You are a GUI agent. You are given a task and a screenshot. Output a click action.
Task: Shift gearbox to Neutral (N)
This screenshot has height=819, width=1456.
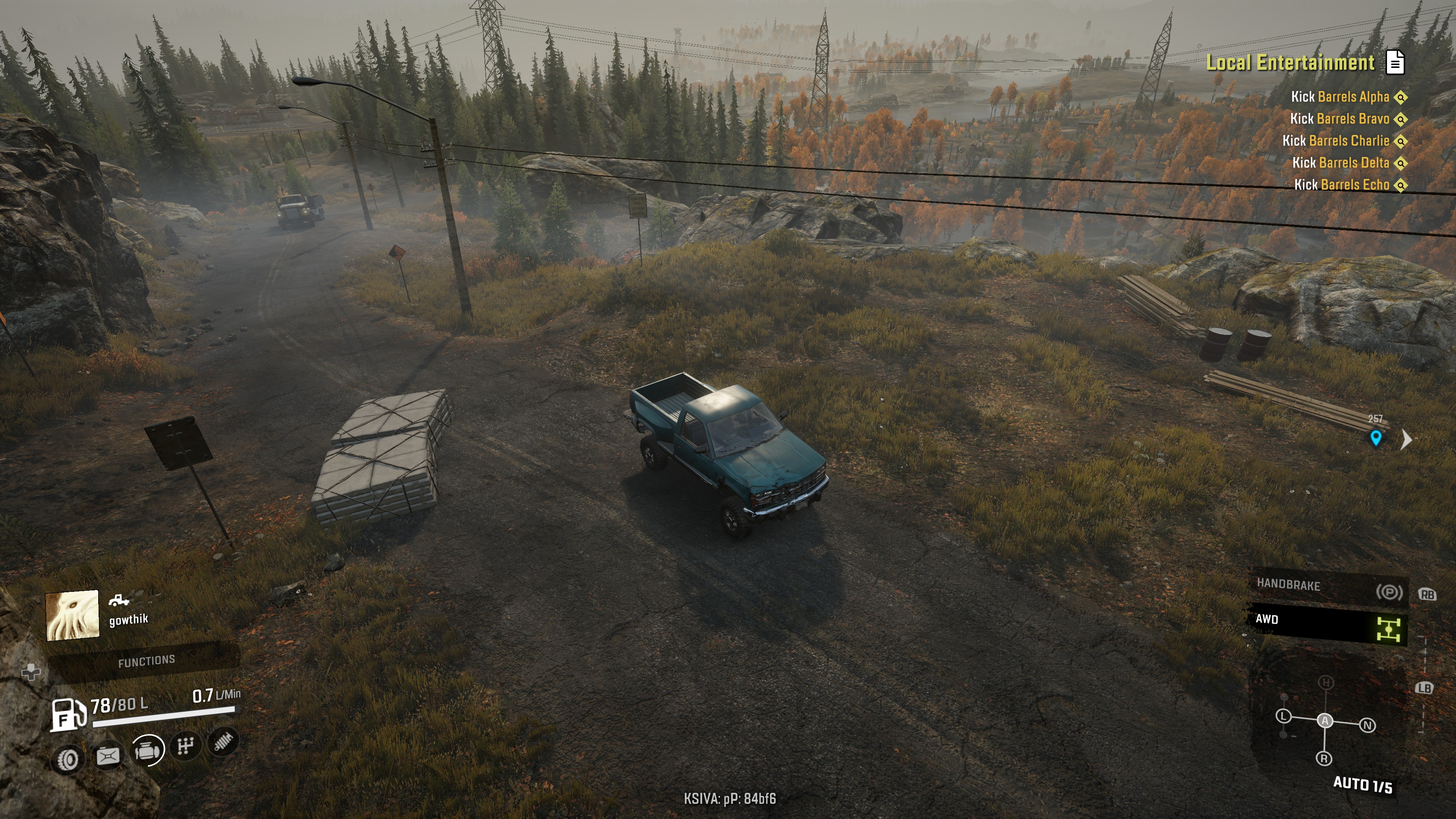[1367, 725]
